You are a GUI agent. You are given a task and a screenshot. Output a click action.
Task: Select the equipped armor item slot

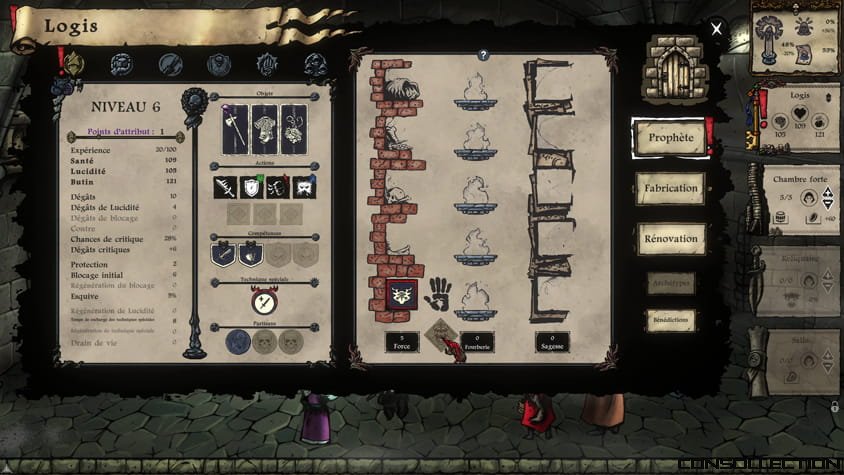coord(264,130)
